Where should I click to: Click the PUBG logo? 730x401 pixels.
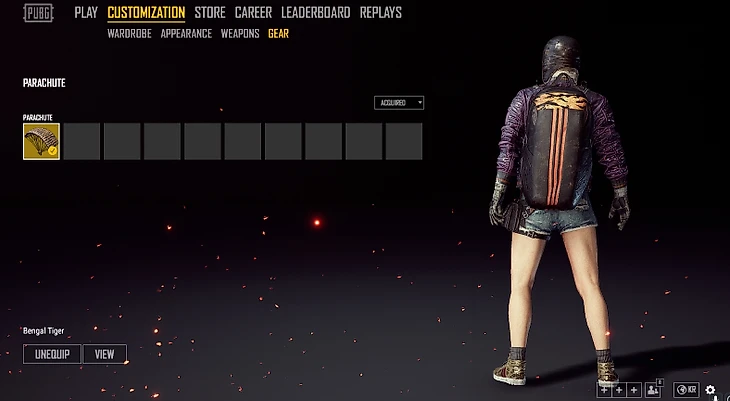[38, 14]
